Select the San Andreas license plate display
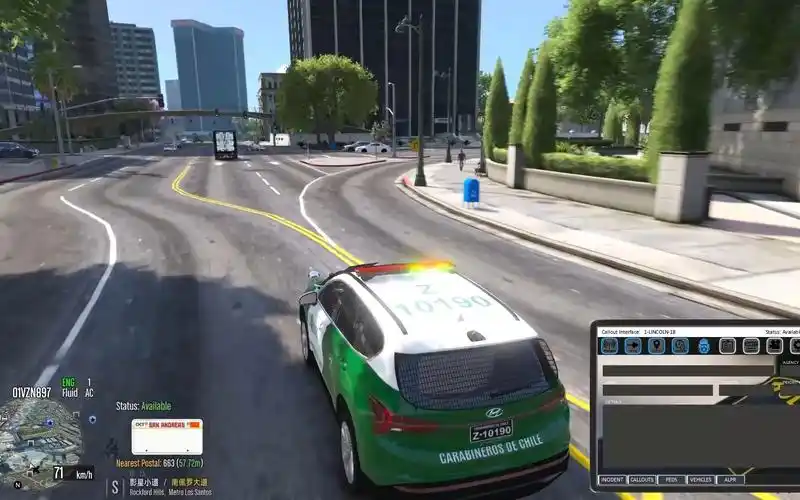 [167, 436]
